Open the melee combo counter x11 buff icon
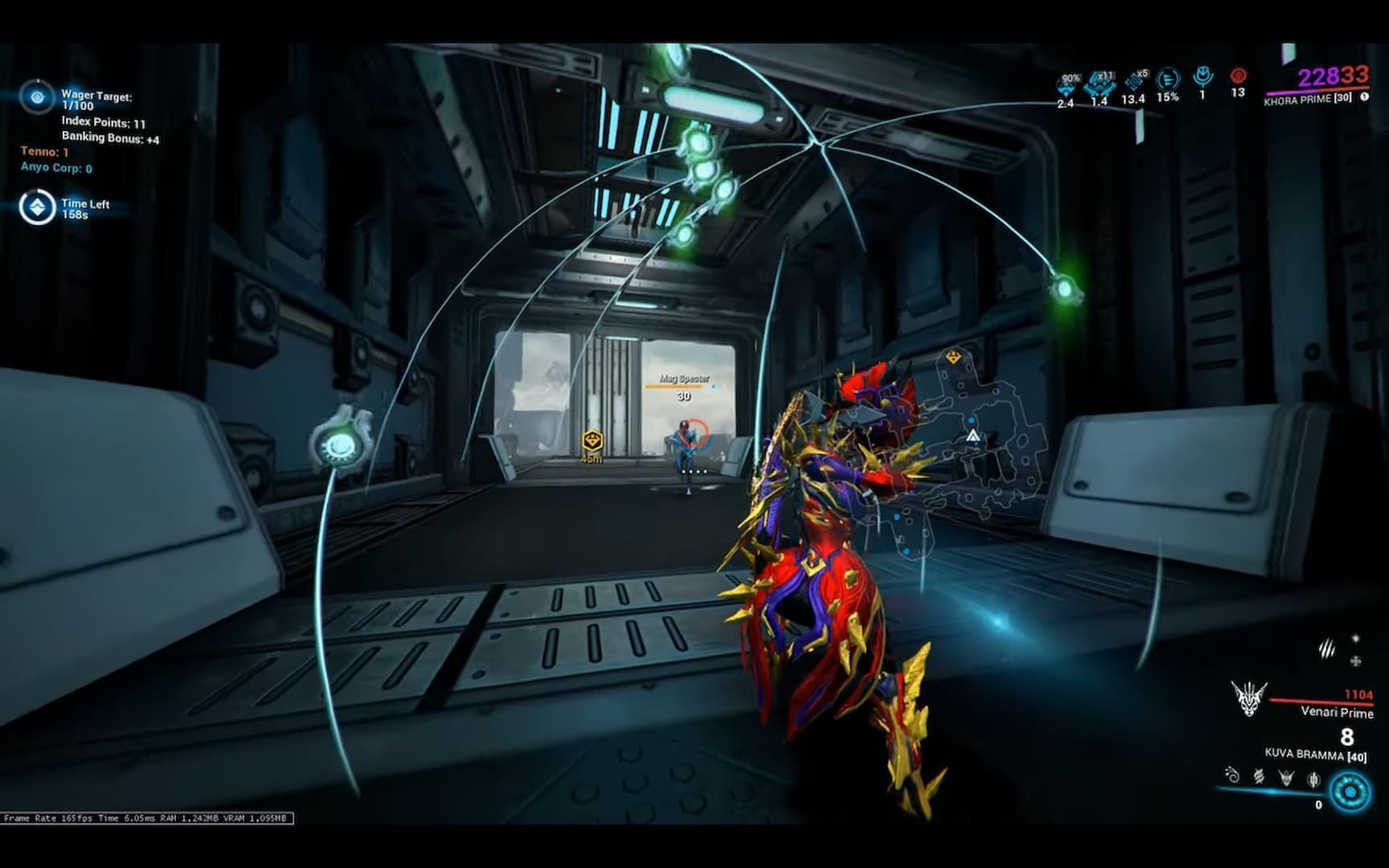 coord(1100,84)
